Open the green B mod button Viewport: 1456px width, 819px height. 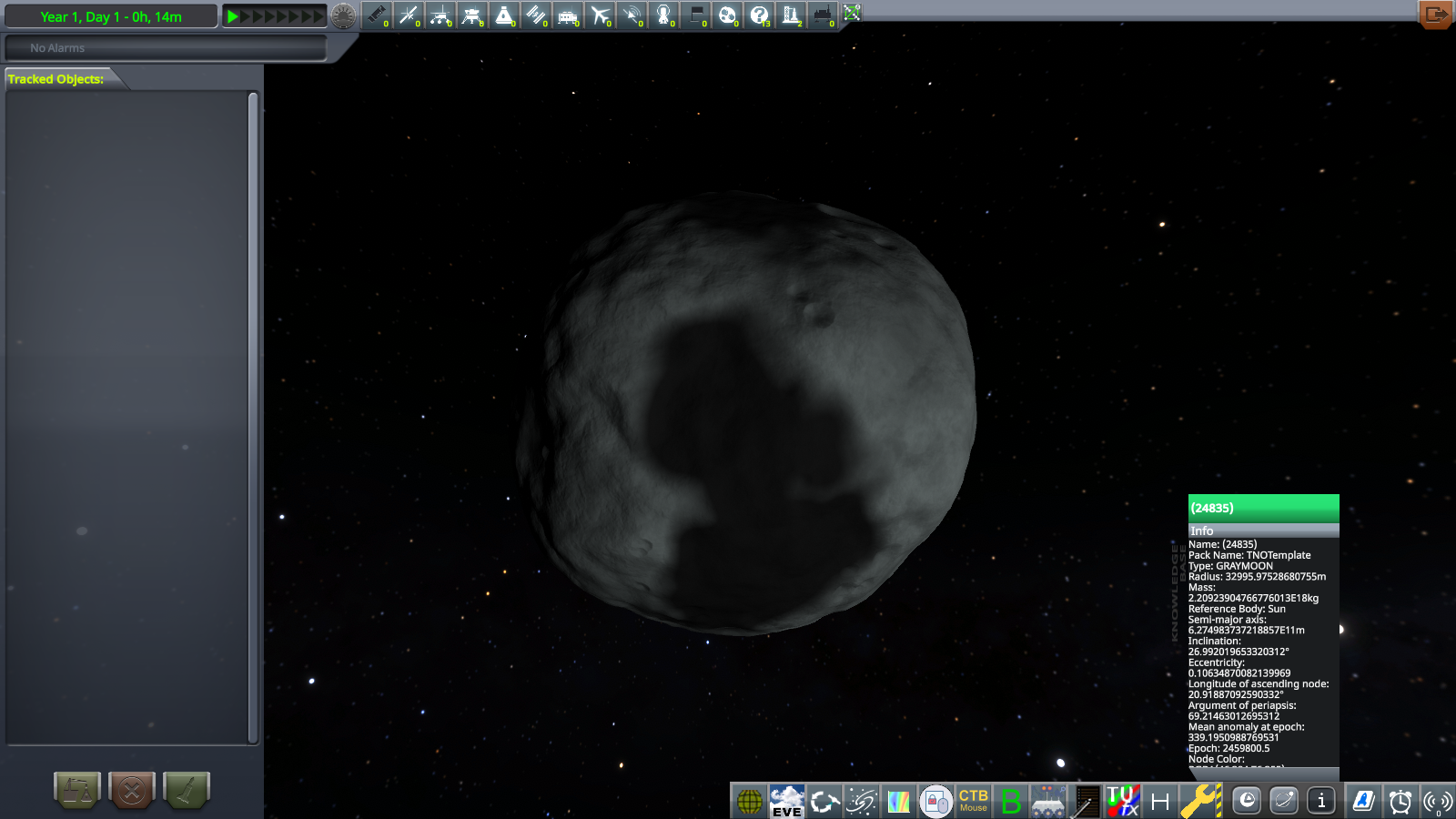pos(1010,802)
